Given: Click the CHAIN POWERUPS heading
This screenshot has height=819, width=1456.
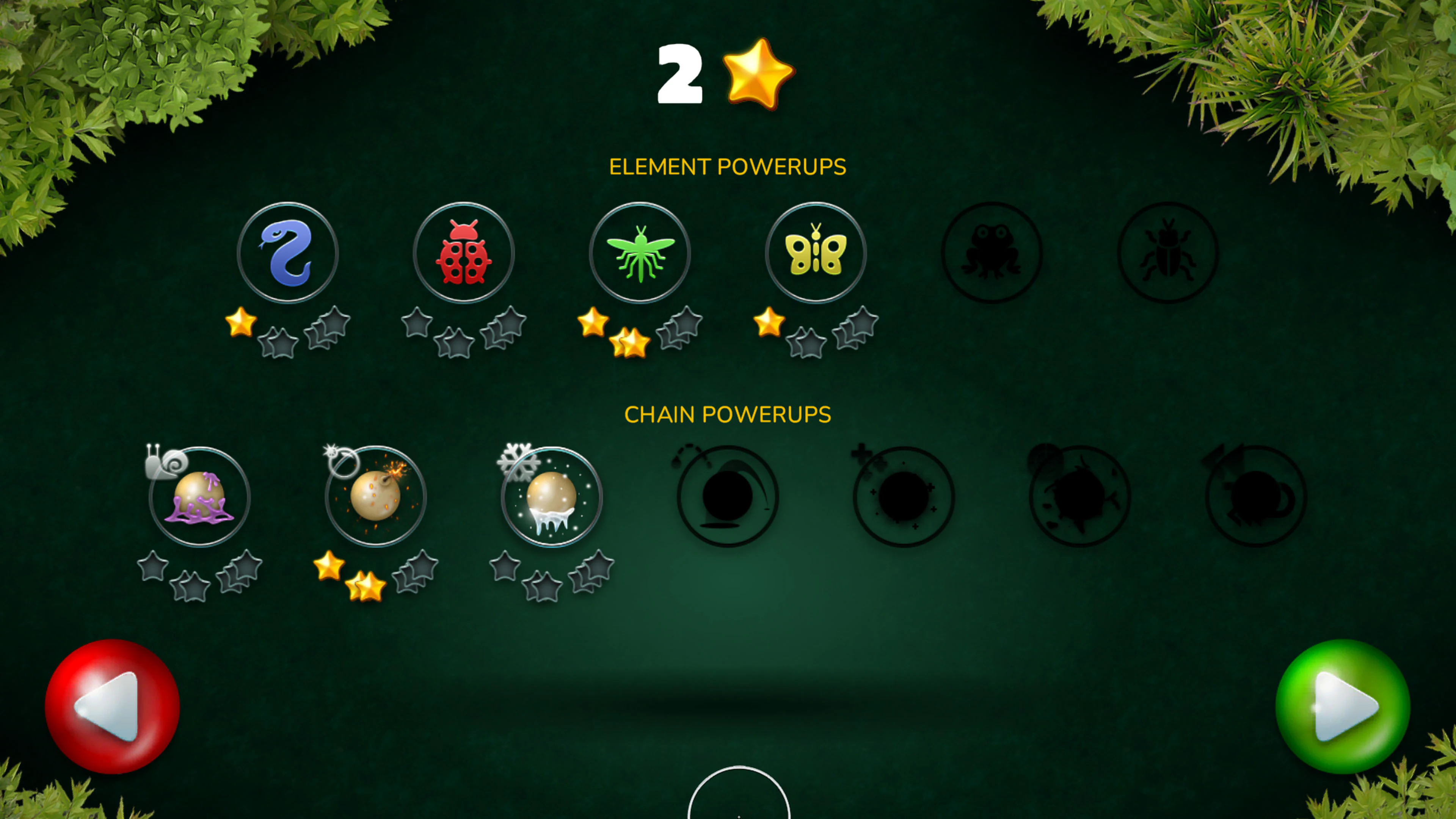Looking at the screenshot, I should pyautogui.click(x=728, y=414).
